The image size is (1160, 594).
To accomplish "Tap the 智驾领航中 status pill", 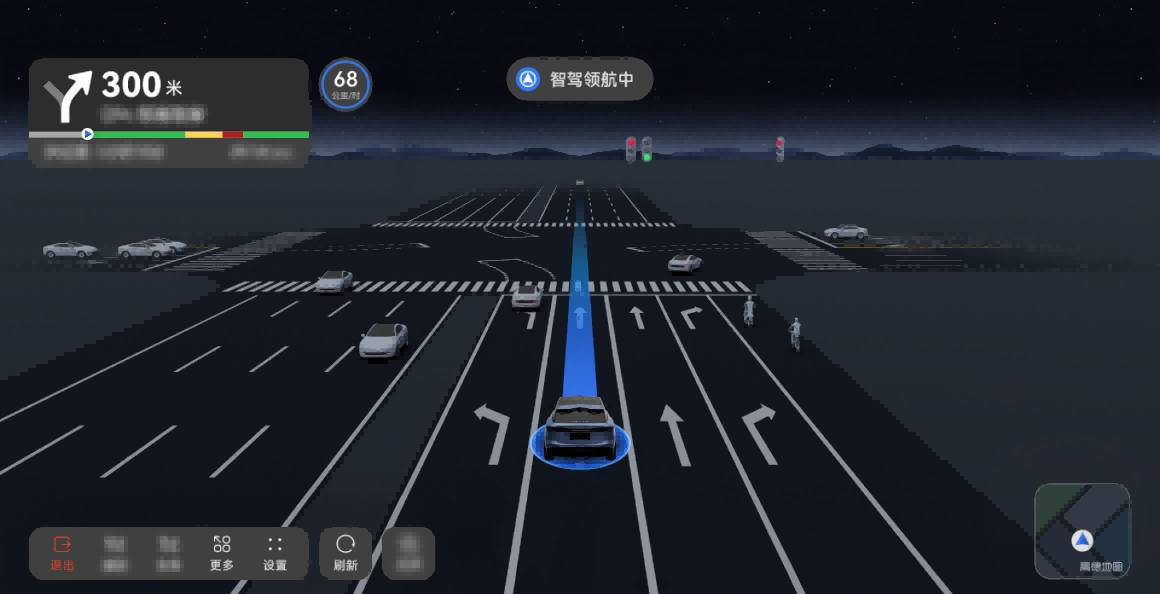I will [x=579, y=79].
